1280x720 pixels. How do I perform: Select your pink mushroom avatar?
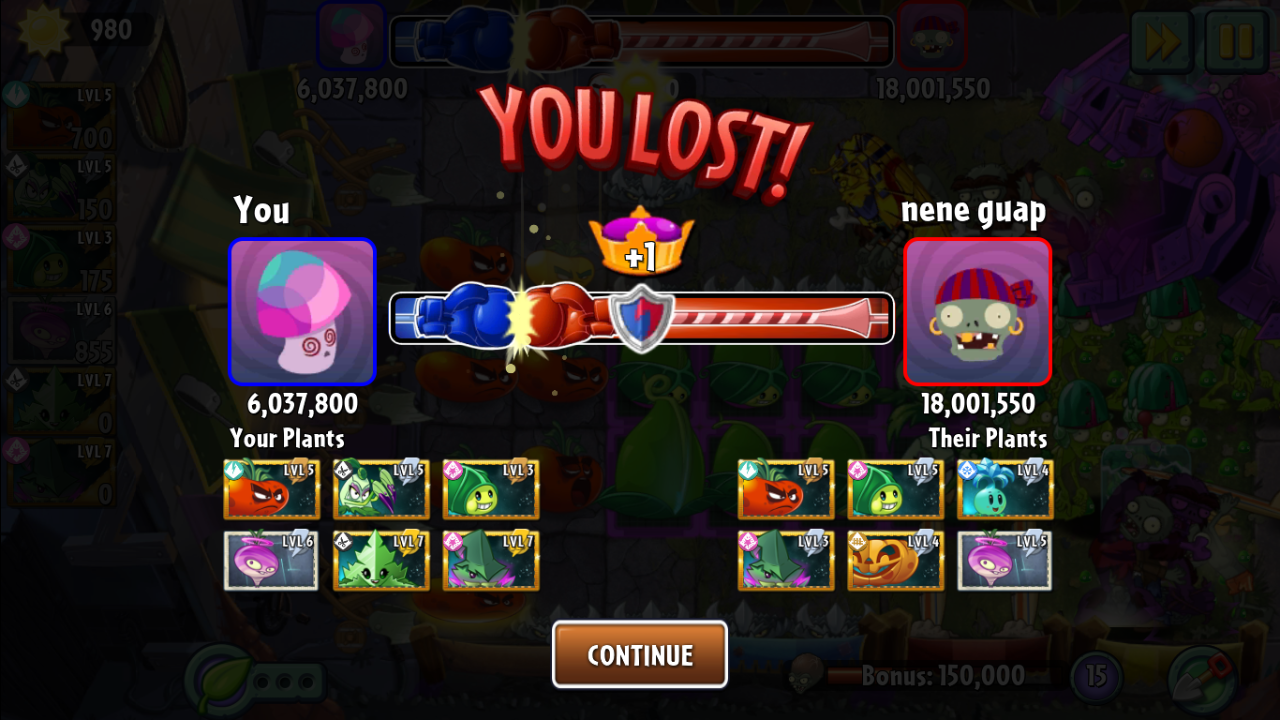click(x=302, y=312)
